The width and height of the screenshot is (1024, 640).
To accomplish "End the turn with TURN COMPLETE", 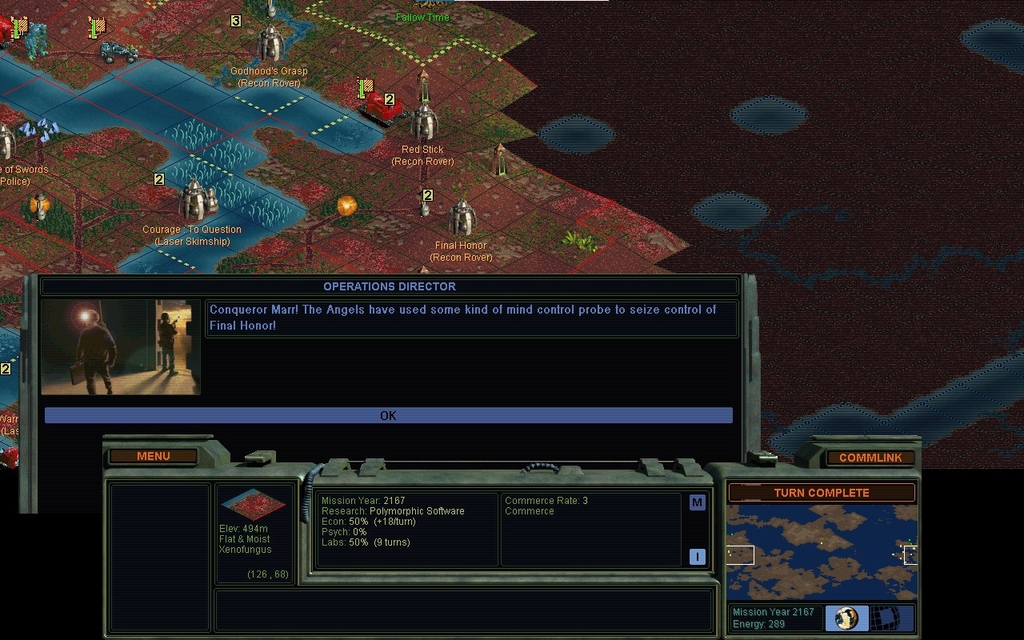I will click(x=821, y=493).
